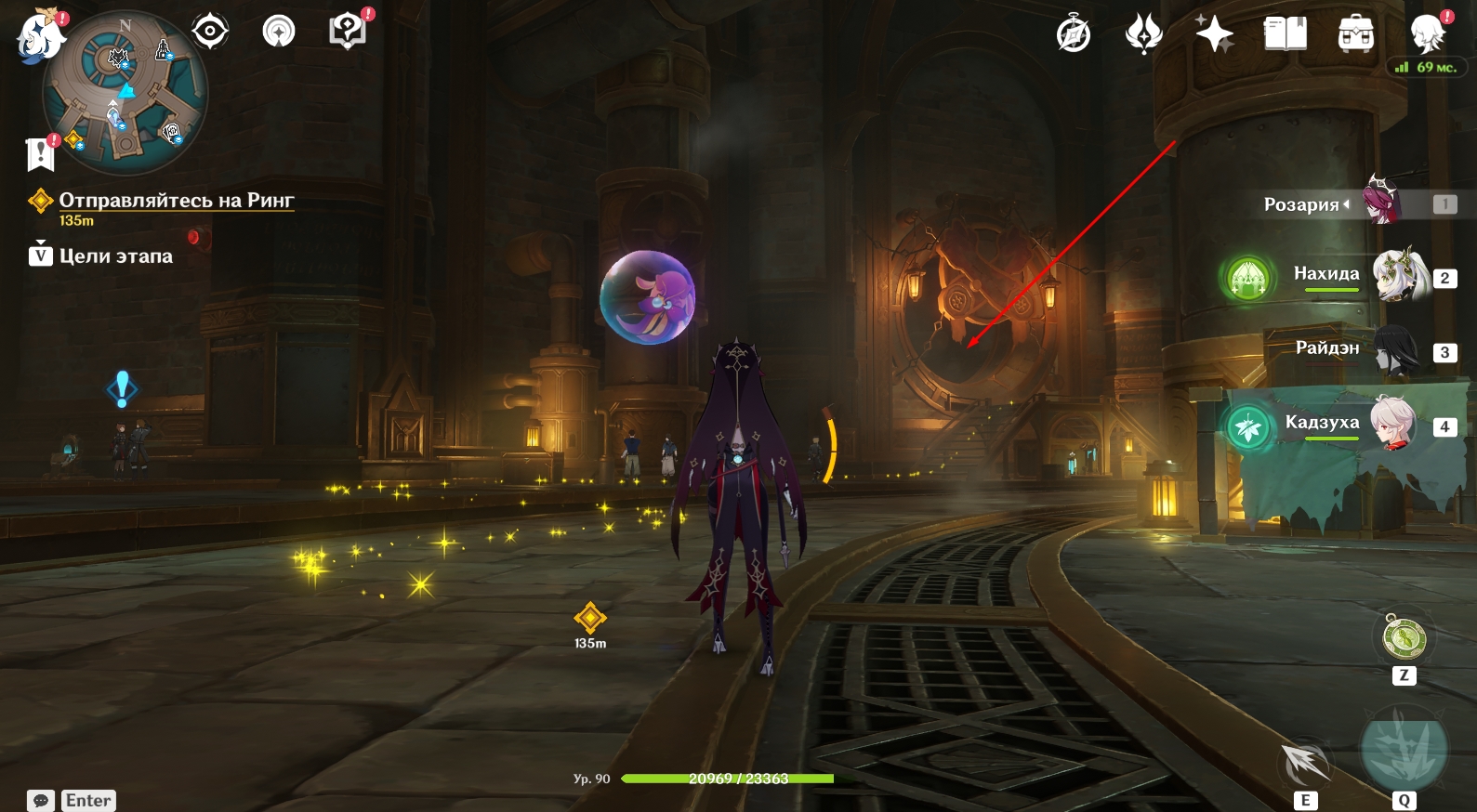Open the inventory backpack
Screen dimensions: 1477x812
tap(1356, 35)
